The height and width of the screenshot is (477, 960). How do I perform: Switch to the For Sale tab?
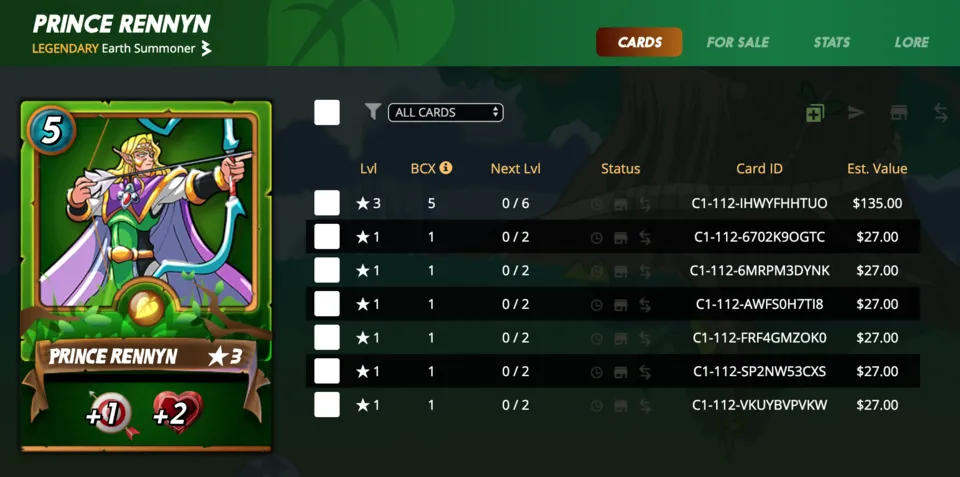[x=737, y=42]
